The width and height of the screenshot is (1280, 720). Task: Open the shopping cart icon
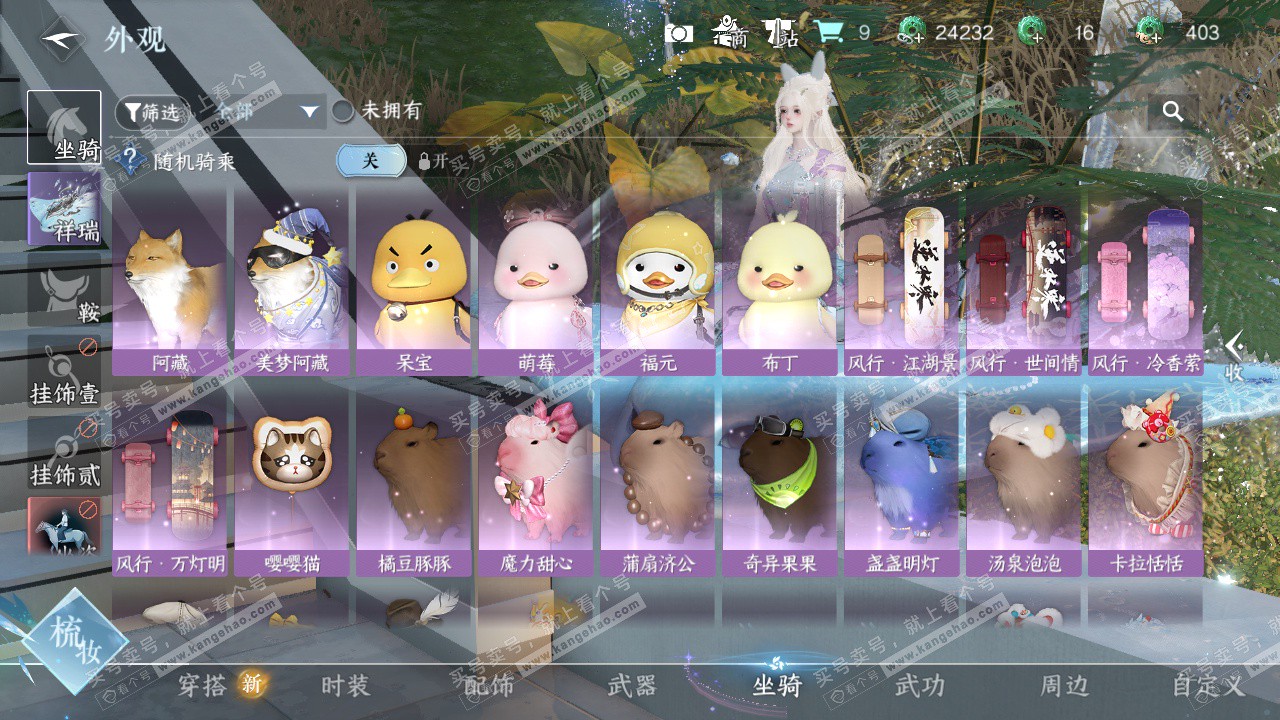(828, 33)
